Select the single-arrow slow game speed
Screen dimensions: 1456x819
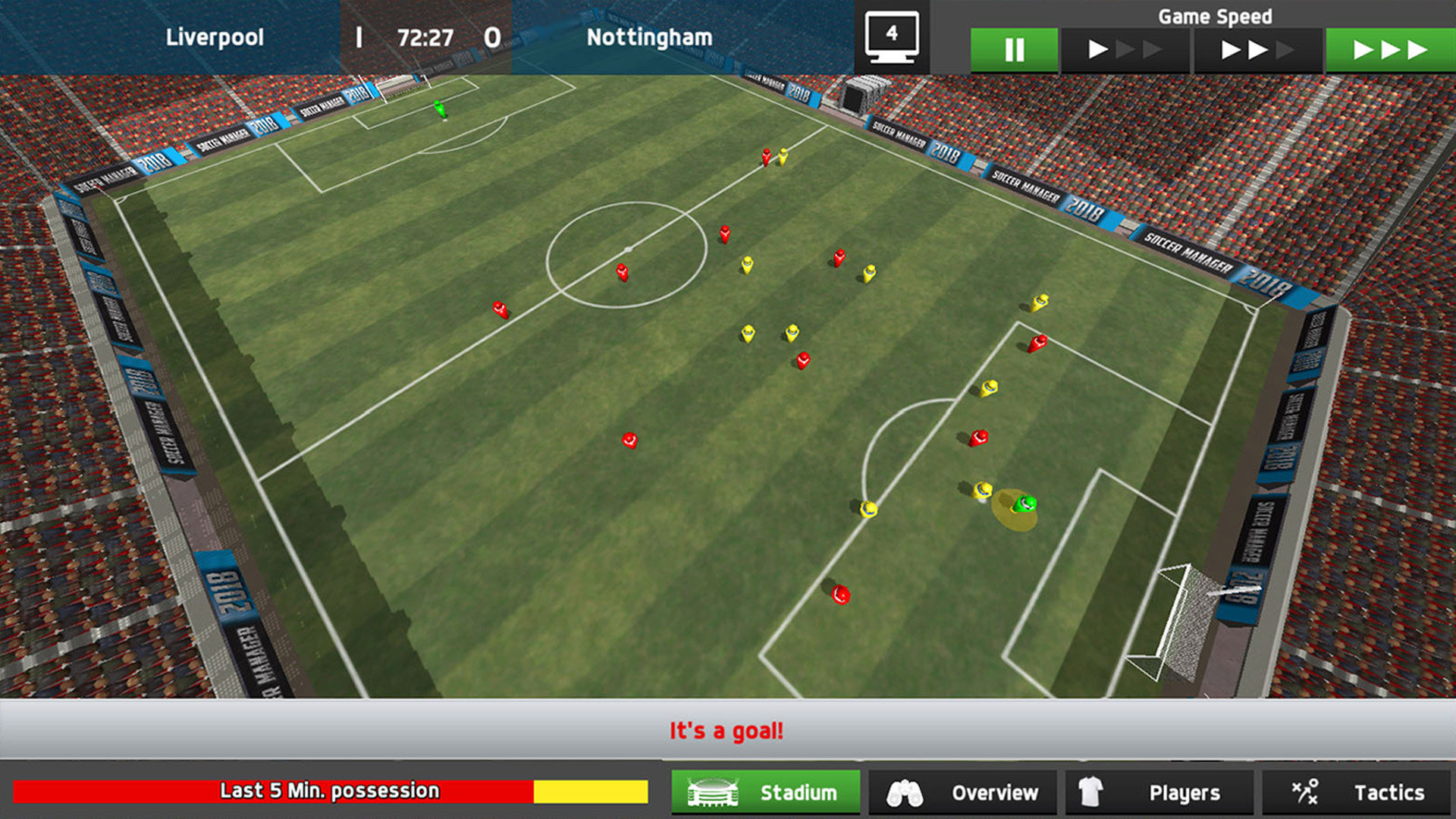[x=1125, y=49]
